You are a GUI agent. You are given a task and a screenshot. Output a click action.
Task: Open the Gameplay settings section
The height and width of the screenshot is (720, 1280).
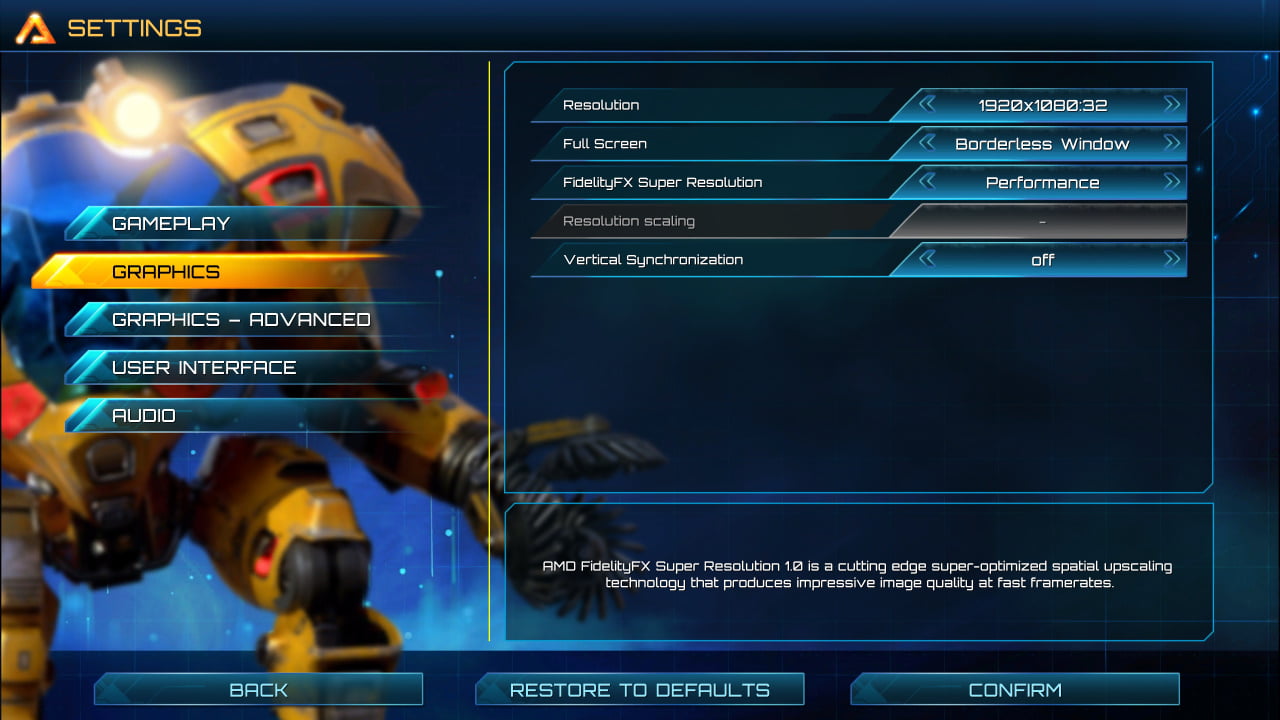(170, 224)
